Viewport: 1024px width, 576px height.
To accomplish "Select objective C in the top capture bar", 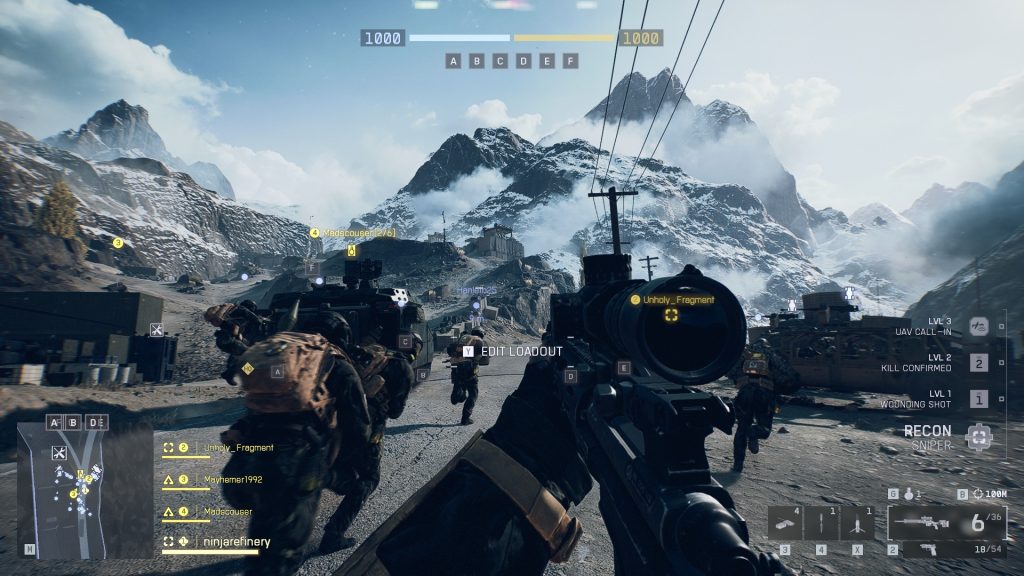I will pyautogui.click(x=500, y=61).
